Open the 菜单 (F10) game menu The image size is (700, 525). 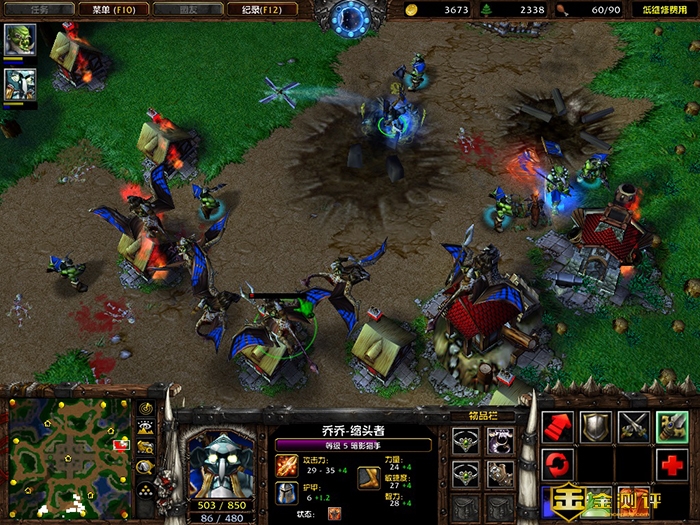[113, 9]
